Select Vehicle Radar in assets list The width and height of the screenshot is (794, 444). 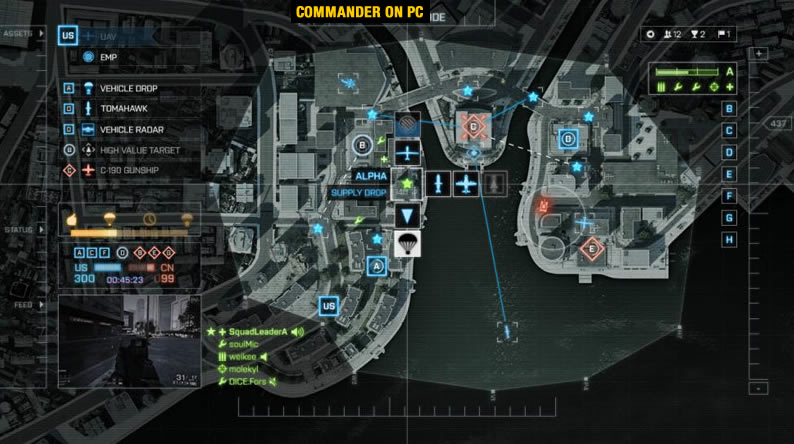click(x=129, y=130)
